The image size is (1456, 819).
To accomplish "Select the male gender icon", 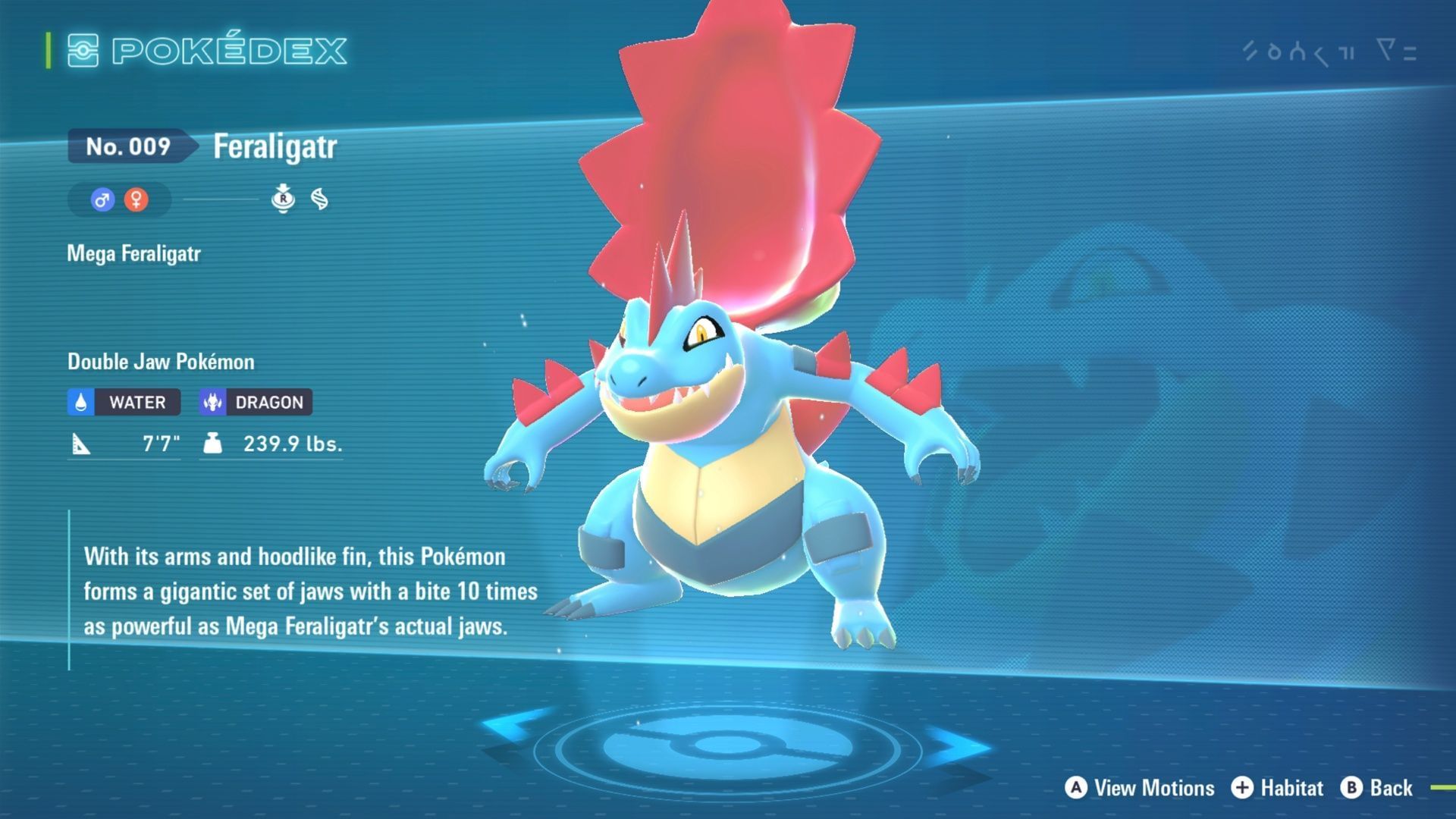I will pyautogui.click(x=102, y=200).
